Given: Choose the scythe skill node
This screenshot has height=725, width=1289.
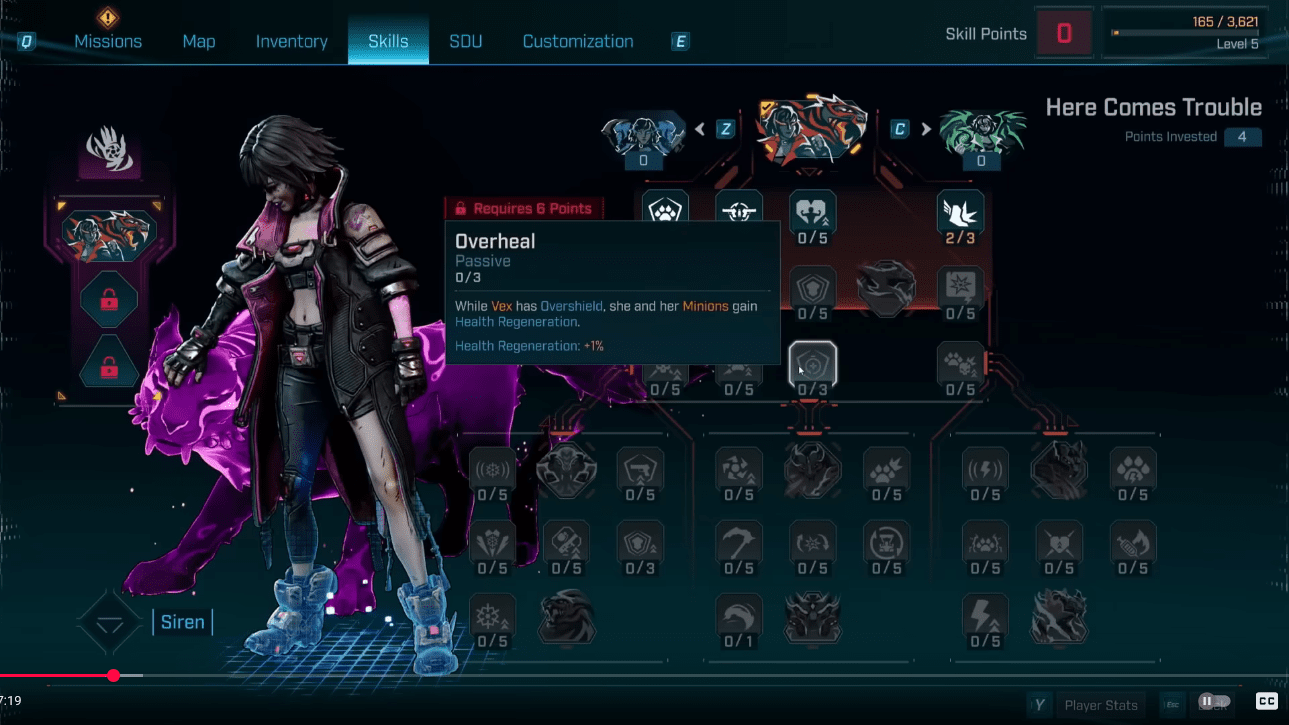Looking at the screenshot, I should [739, 543].
